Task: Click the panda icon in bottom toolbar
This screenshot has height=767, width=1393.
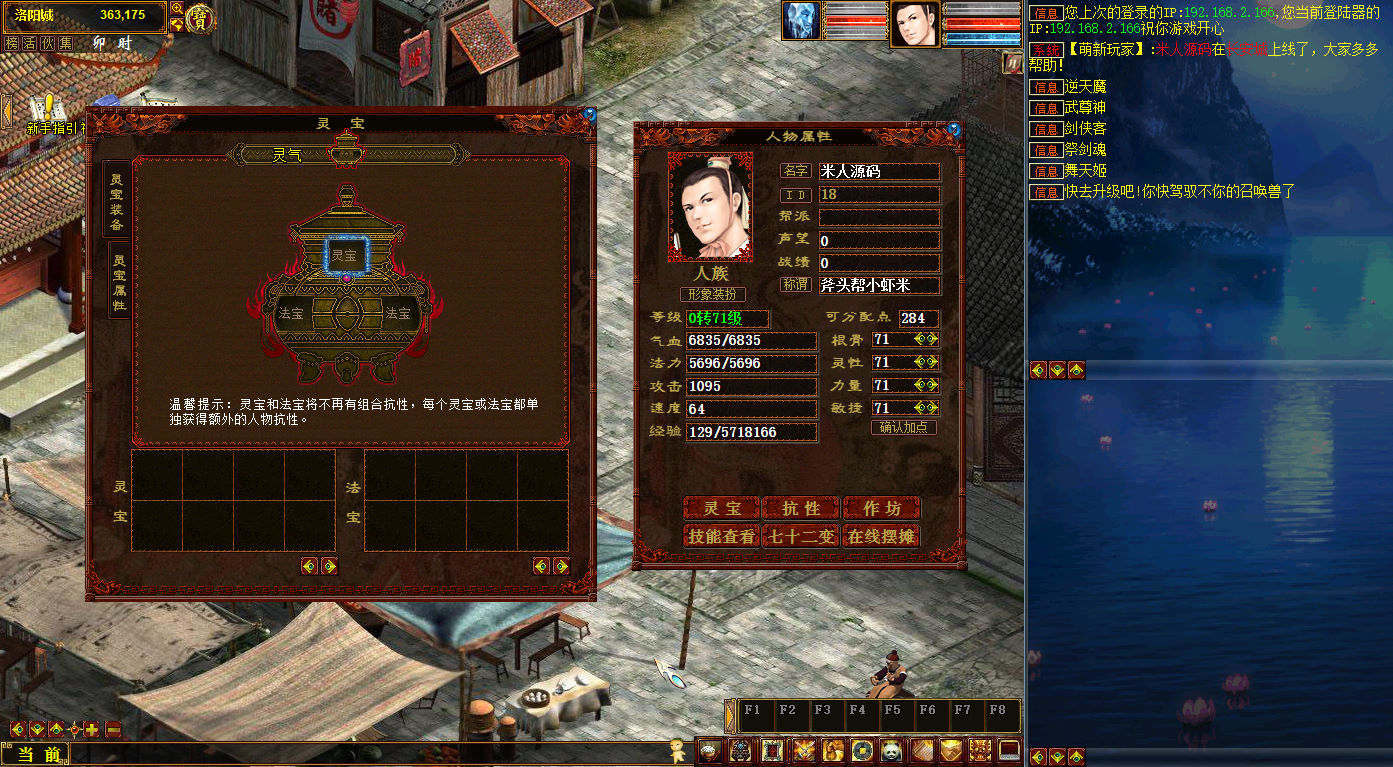Action: tap(892, 750)
